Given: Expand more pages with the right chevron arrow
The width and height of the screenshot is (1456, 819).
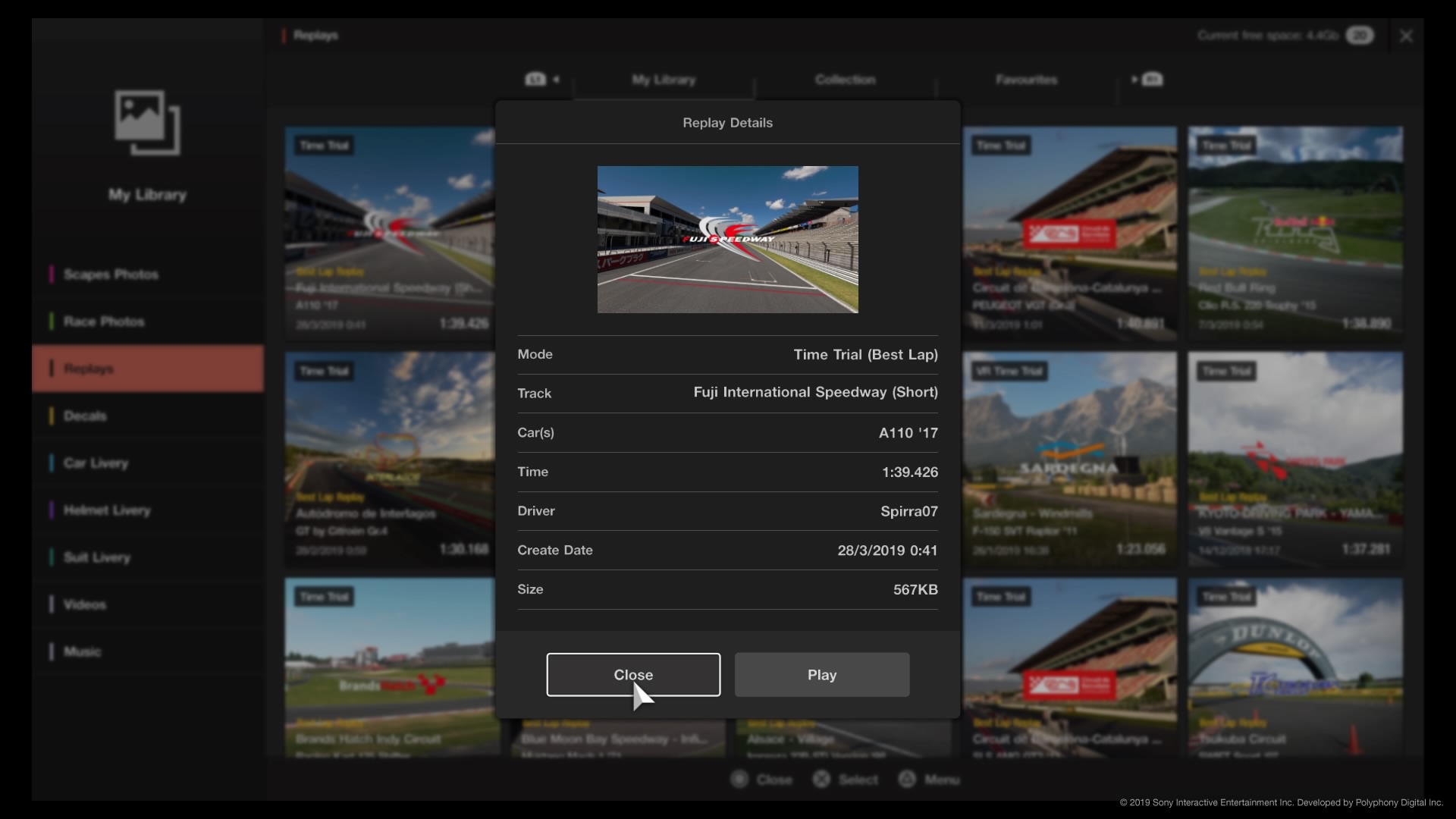Looking at the screenshot, I should click(1134, 79).
